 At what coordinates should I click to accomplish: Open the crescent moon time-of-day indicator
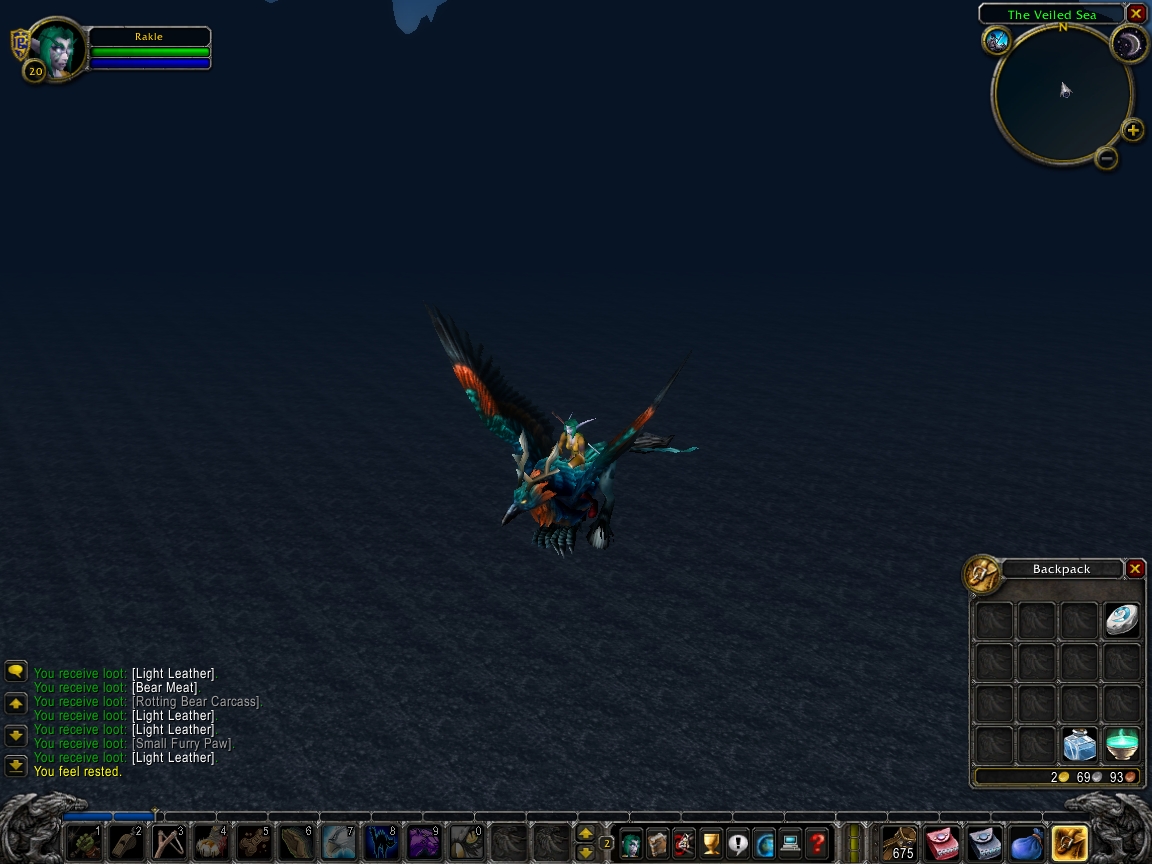pyautogui.click(x=1129, y=42)
